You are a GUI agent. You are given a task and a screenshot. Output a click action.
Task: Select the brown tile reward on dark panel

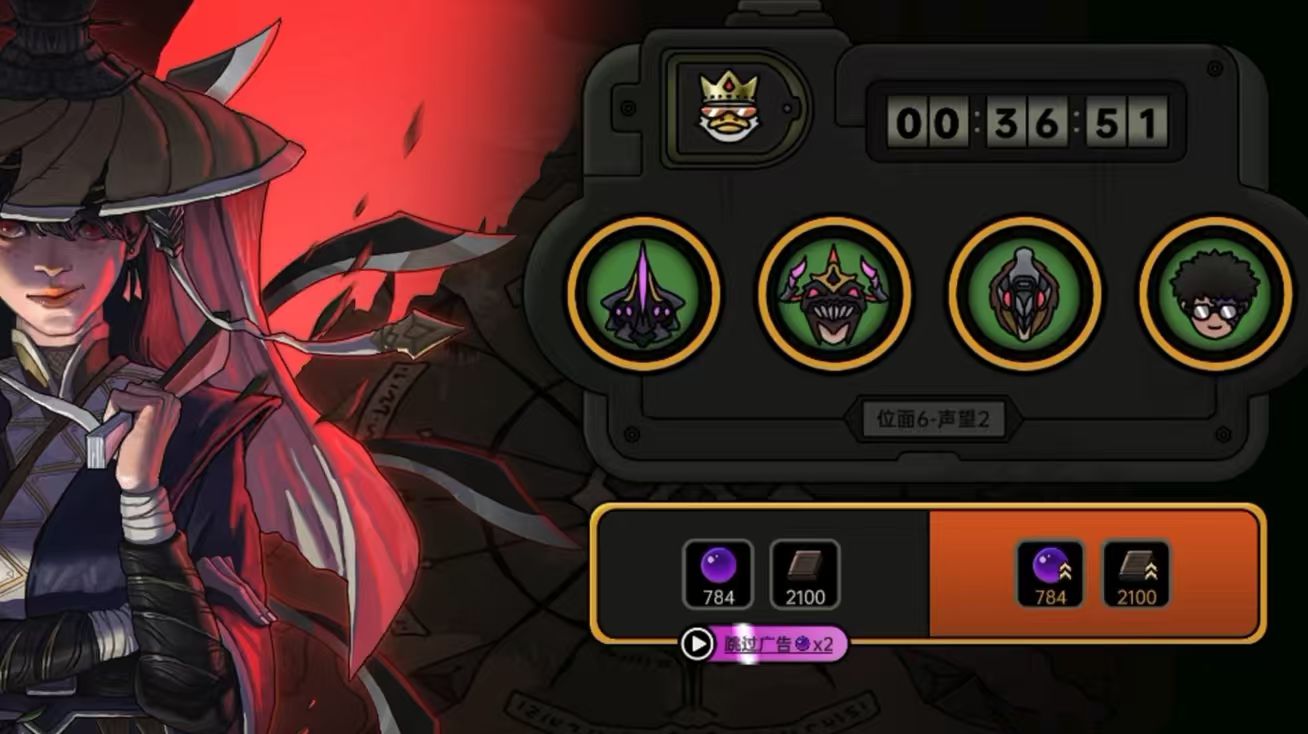(x=805, y=574)
